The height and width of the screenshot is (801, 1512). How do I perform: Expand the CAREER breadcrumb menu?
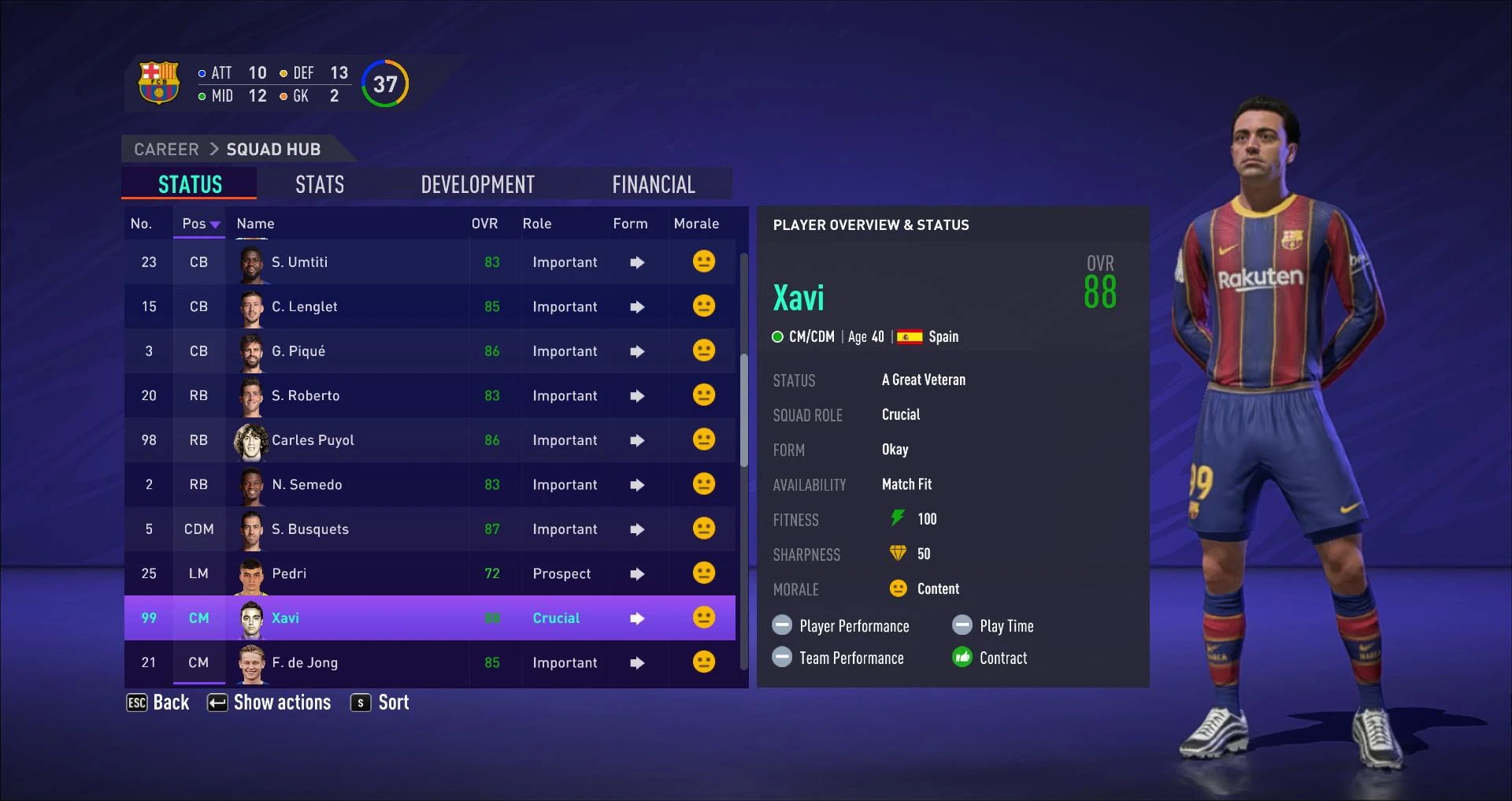coord(165,149)
